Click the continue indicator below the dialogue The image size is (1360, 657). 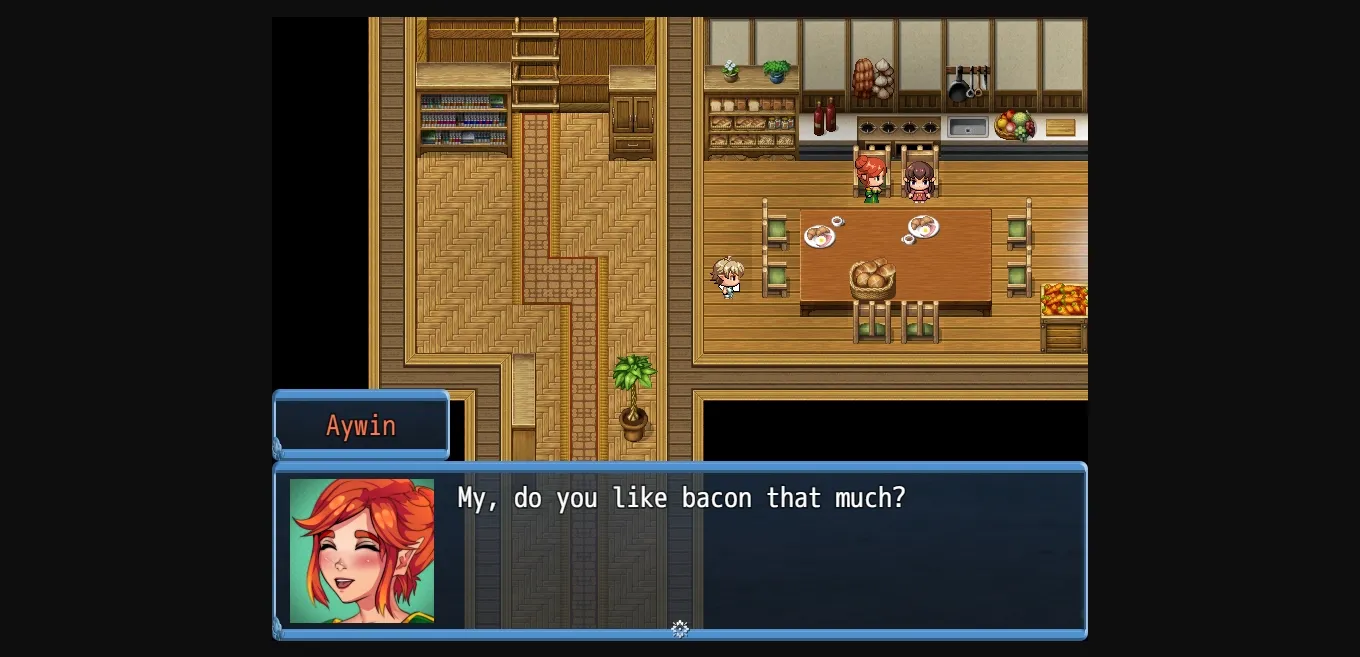[680, 629]
